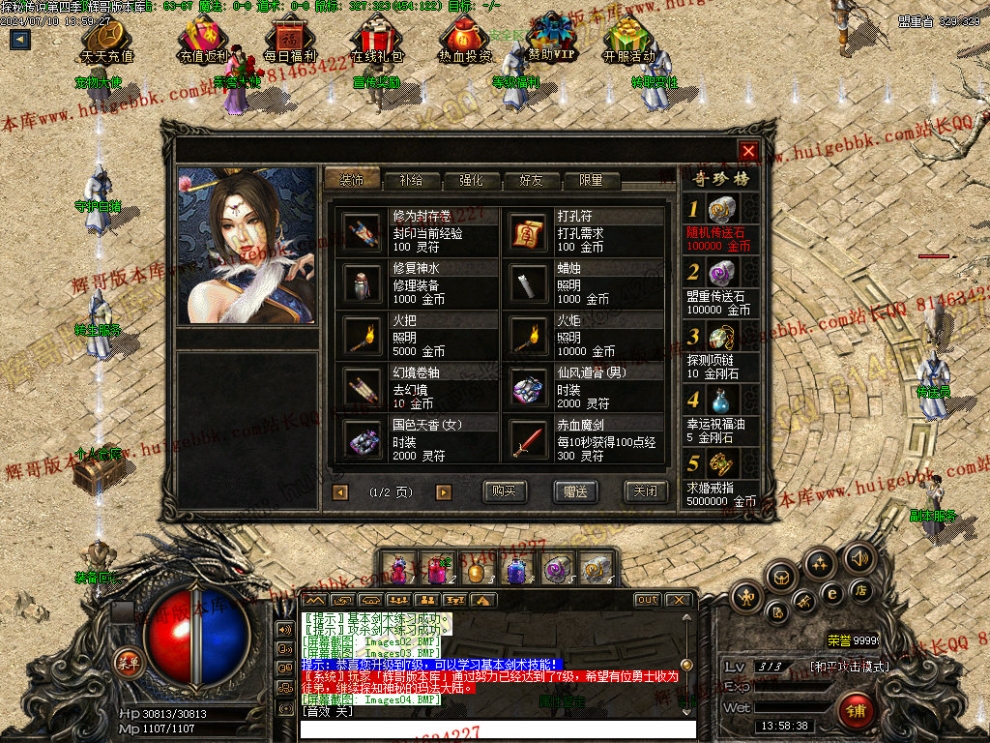Click the 赠送 gift button

pyautogui.click(x=575, y=491)
